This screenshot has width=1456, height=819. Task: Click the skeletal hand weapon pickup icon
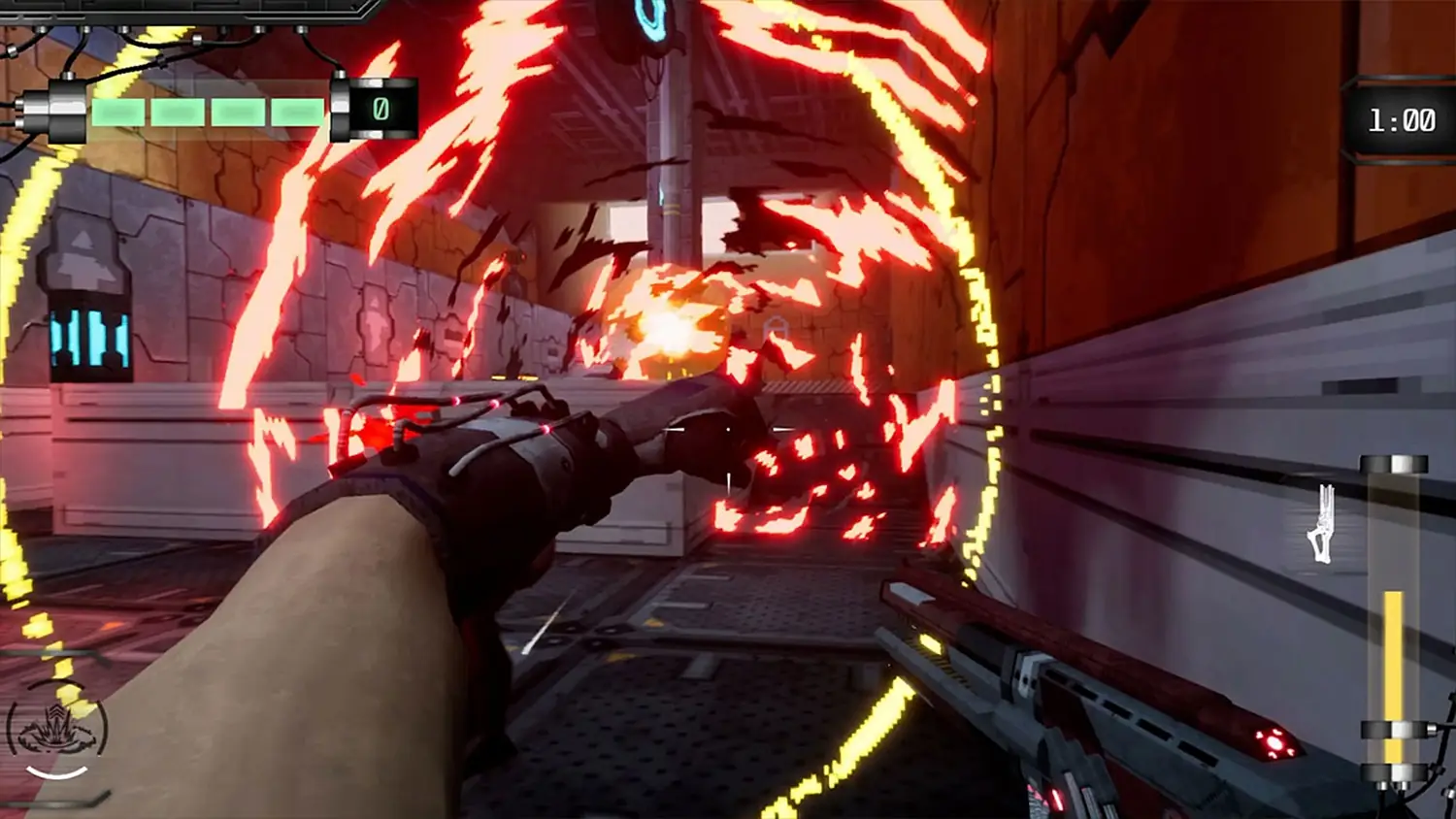[1322, 521]
